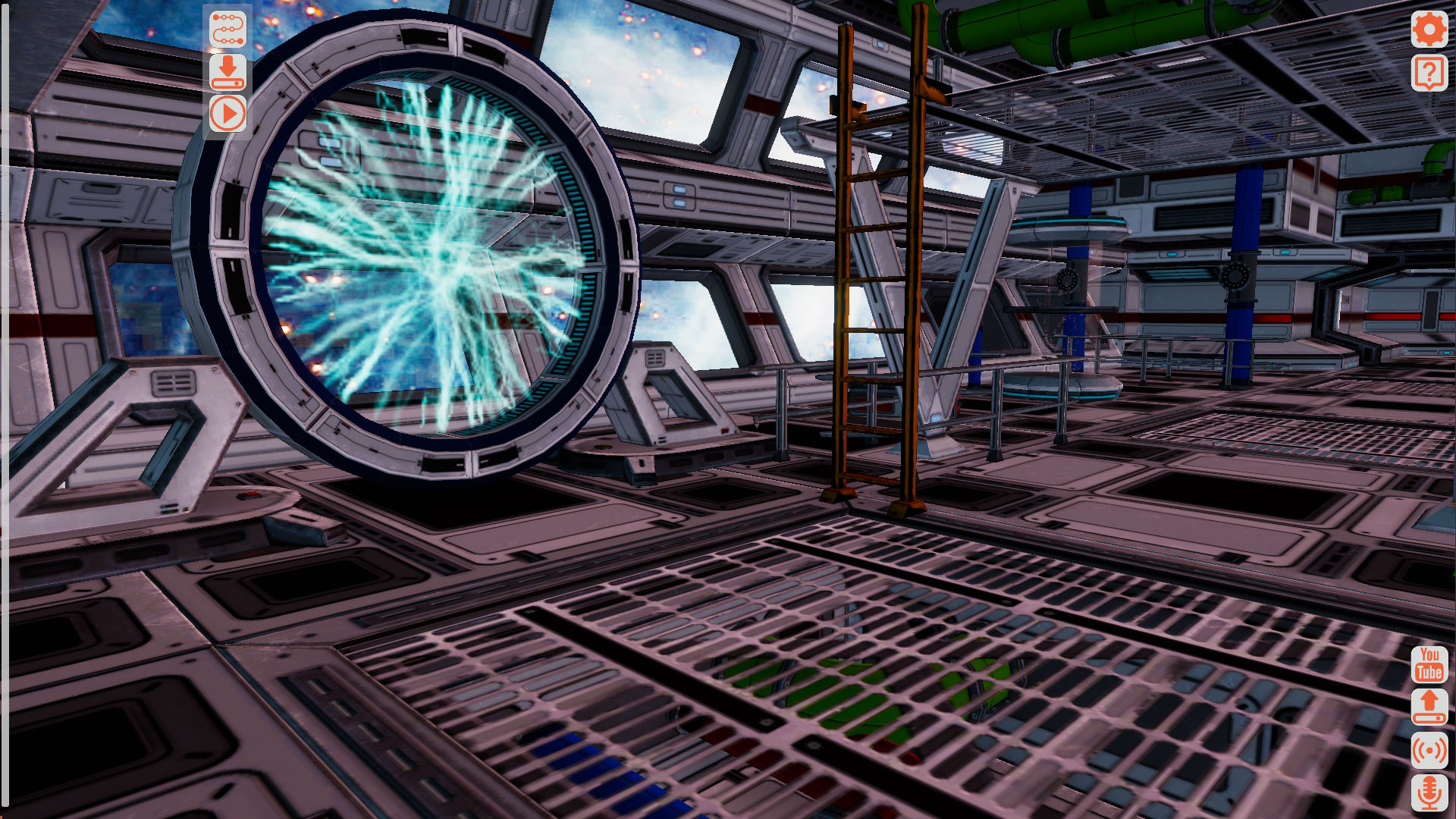Open the camera waypoint path tool
The width and height of the screenshot is (1456, 819).
click(227, 27)
